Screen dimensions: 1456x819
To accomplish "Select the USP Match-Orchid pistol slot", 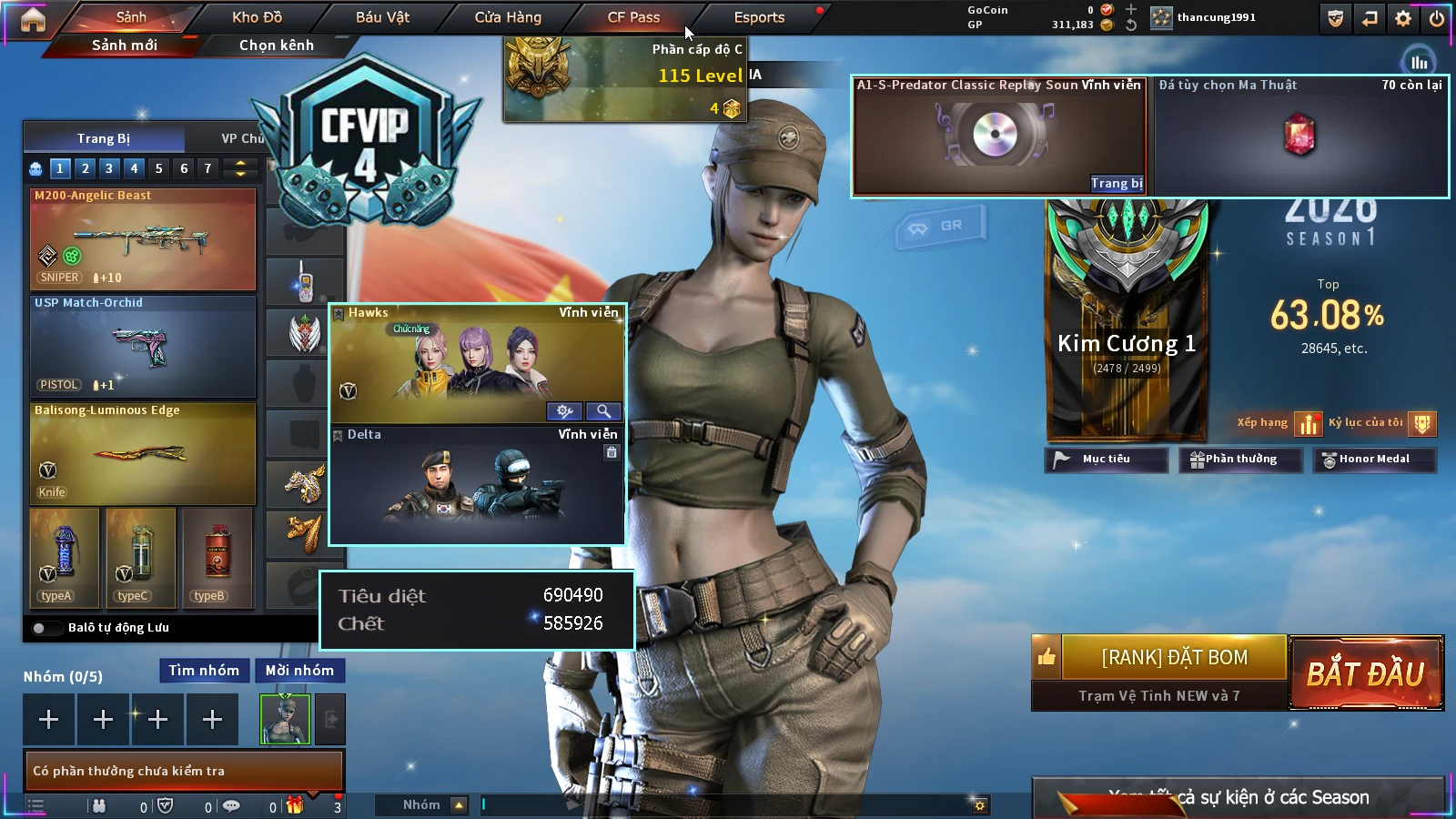I will click(143, 347).
